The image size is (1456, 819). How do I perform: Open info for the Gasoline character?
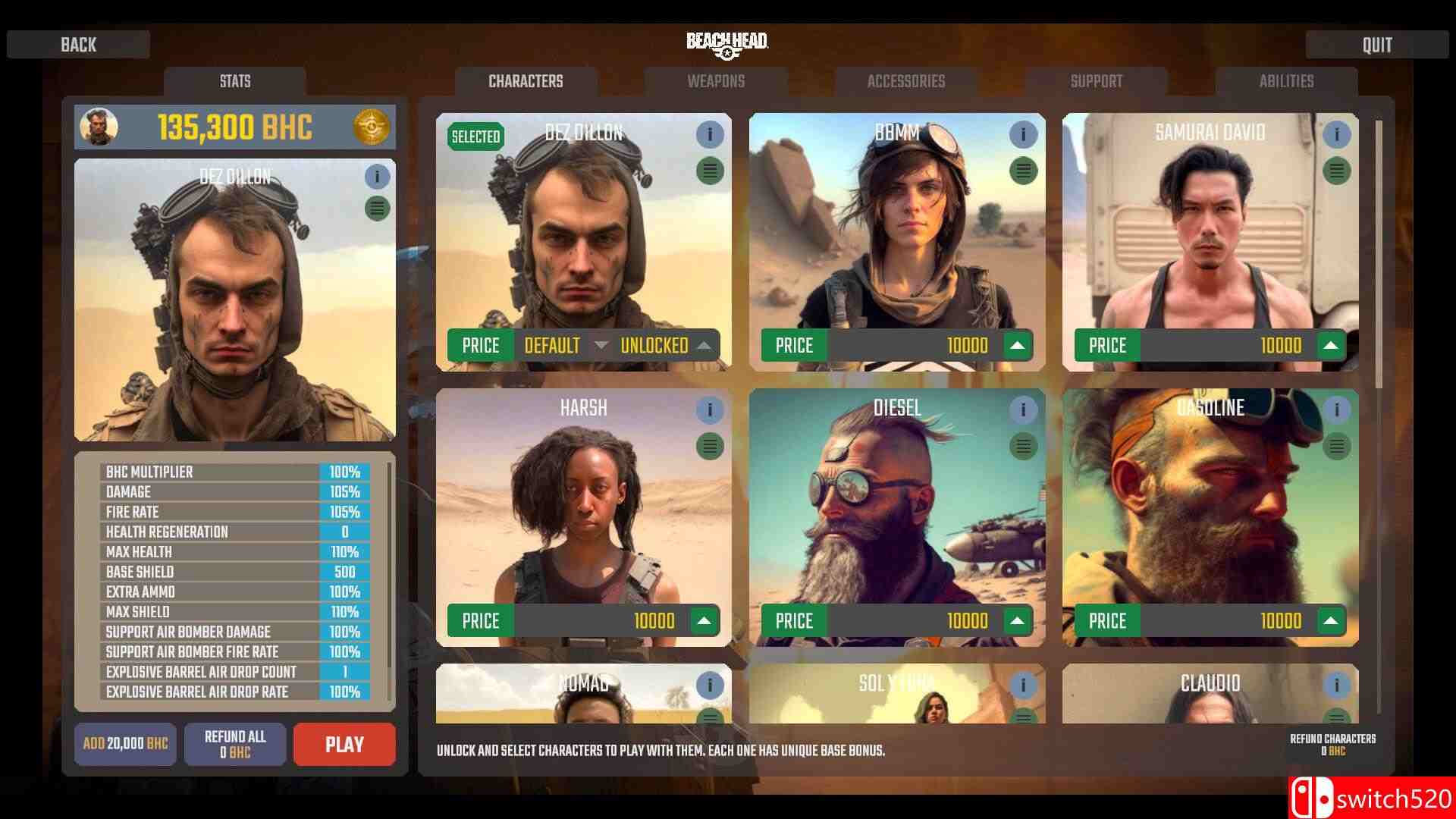point(1337,410)
